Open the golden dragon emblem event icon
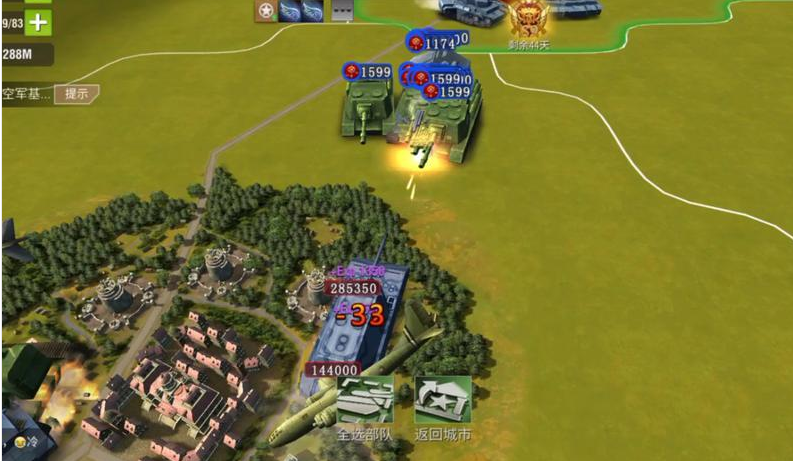This screenshot has width=793, height=461. click(x=527, y=18)
